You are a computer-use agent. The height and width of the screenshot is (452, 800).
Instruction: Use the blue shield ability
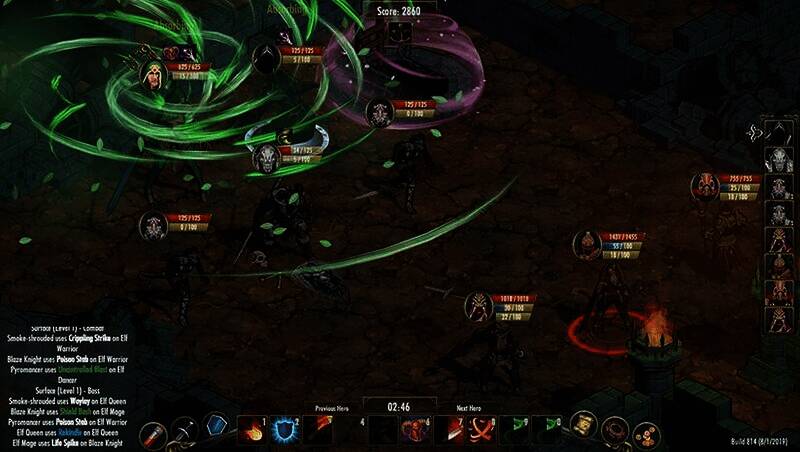(282, 430)
